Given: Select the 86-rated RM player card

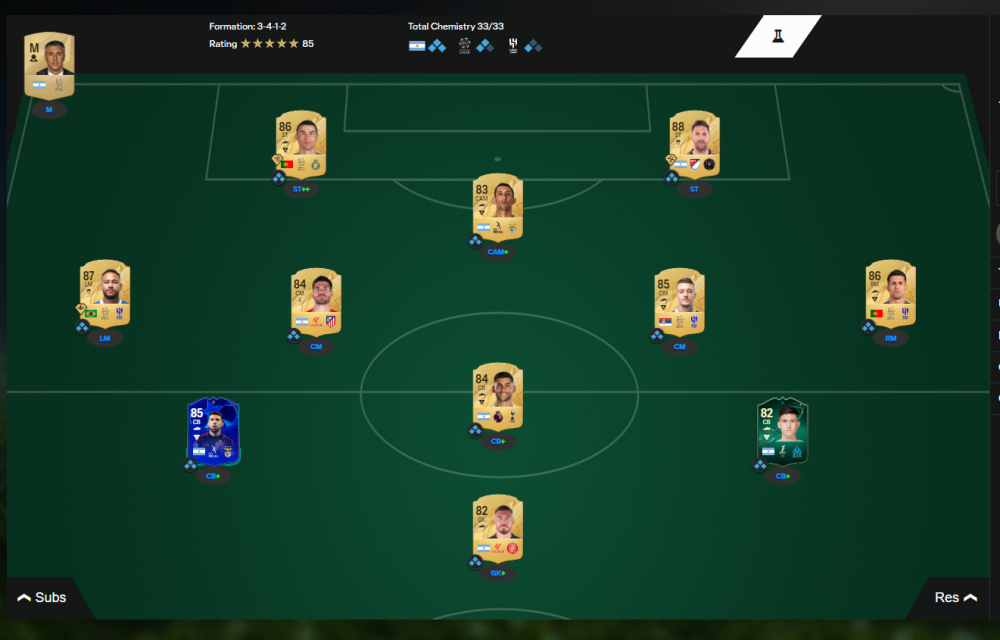Looking at the screenshot, I should [x=890, y=293].
